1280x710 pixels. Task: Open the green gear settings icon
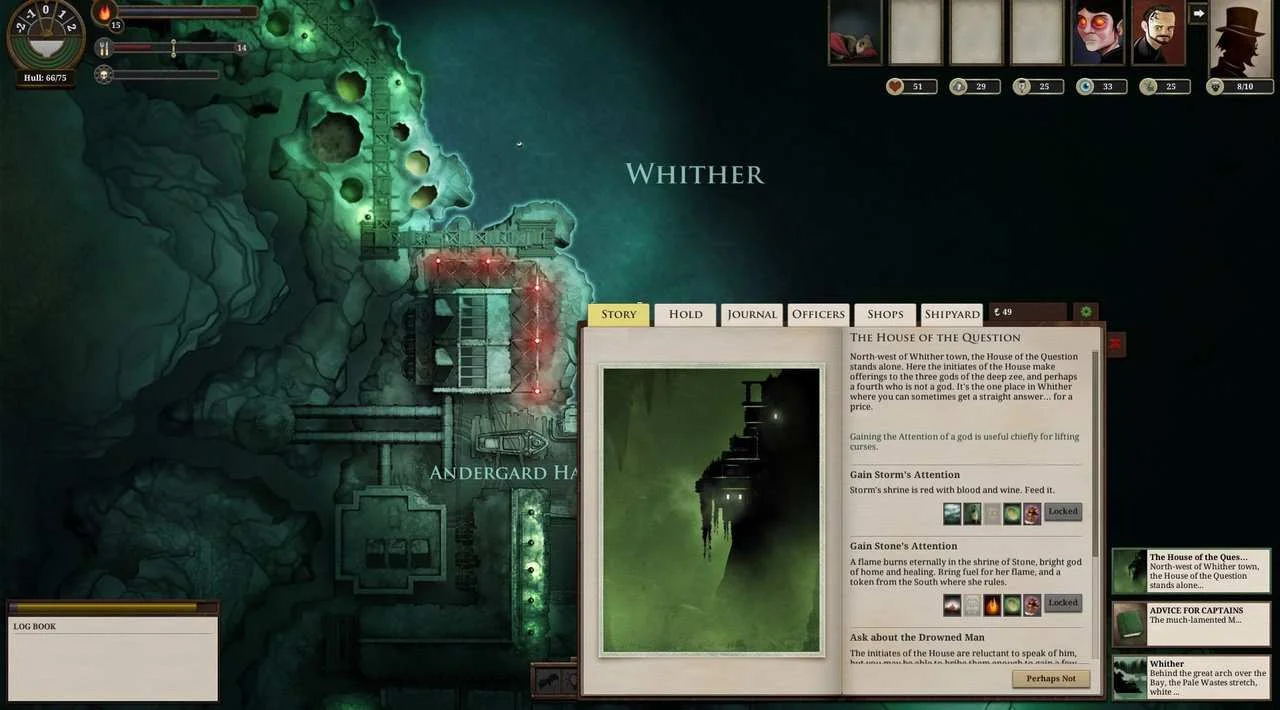pyautogui.click(x=1085, y=312)
